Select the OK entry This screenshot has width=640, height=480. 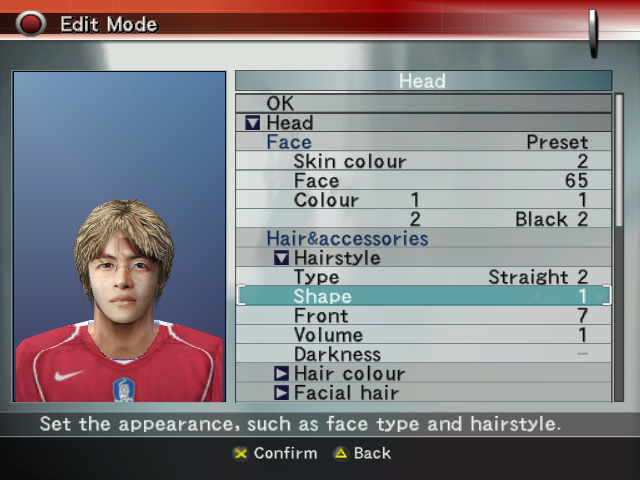[280, 103]
